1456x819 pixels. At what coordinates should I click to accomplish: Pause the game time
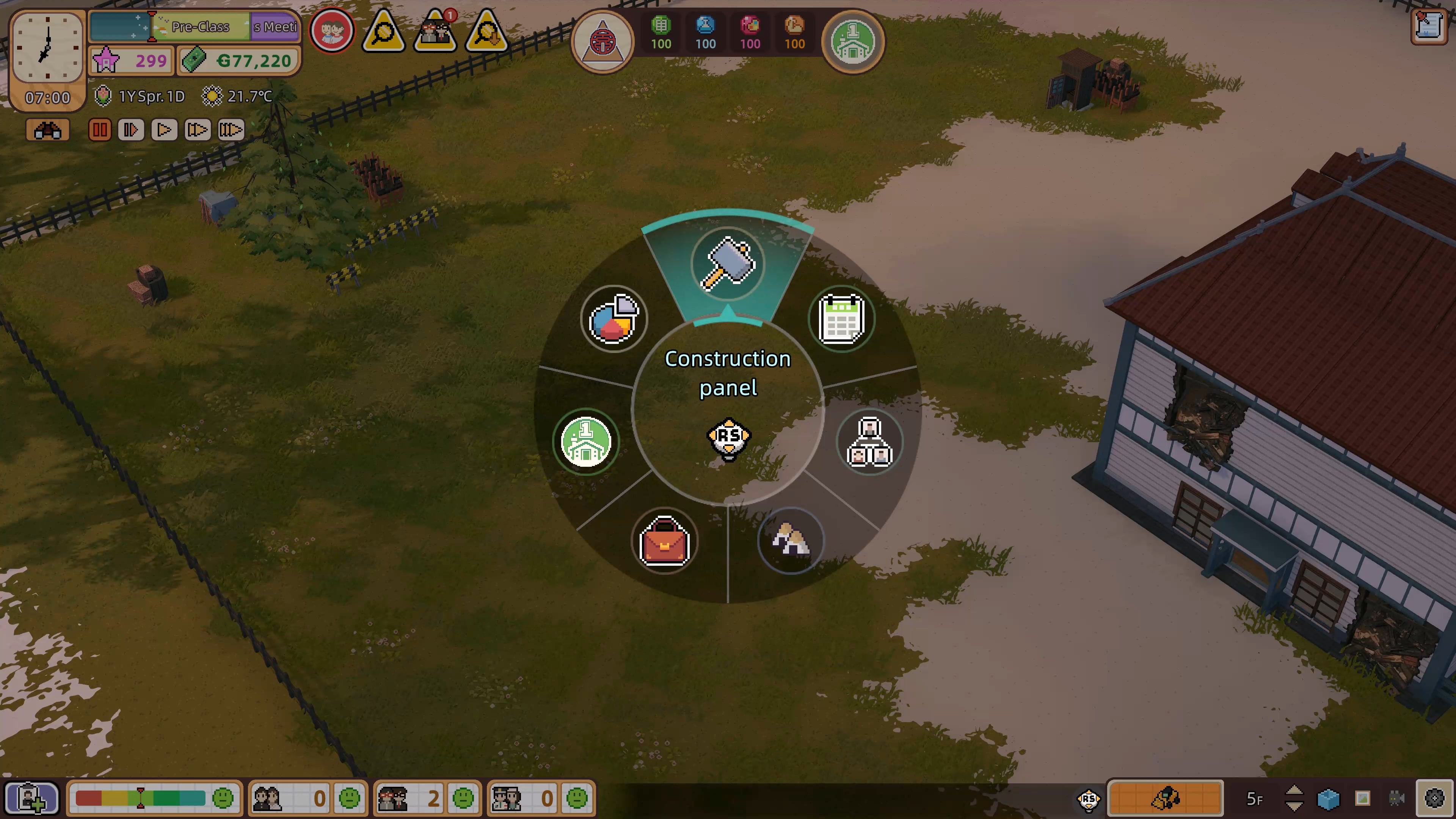[x=99, y=130]
